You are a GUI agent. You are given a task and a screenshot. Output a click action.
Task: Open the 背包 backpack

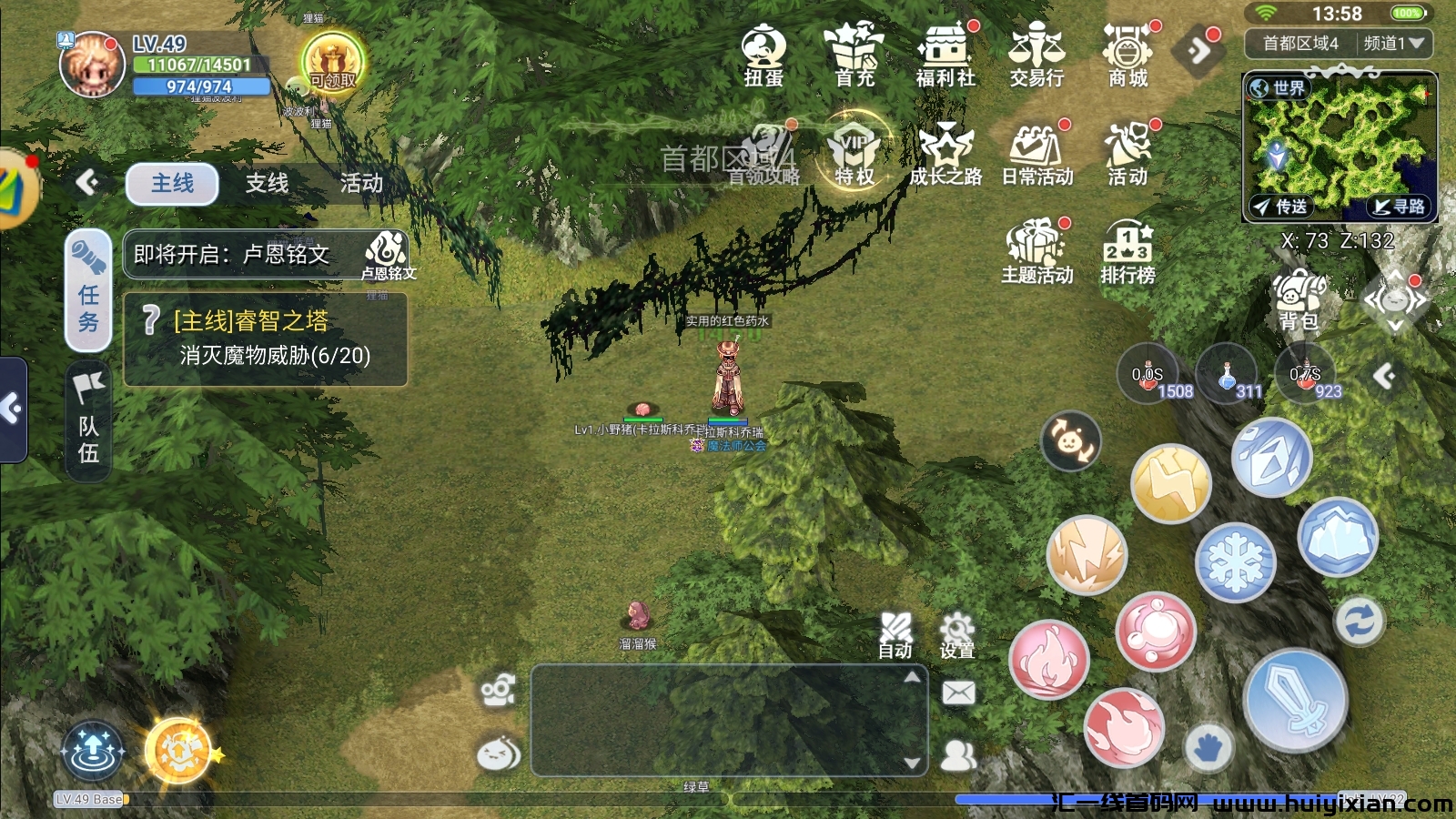[x=1299, y=300]
